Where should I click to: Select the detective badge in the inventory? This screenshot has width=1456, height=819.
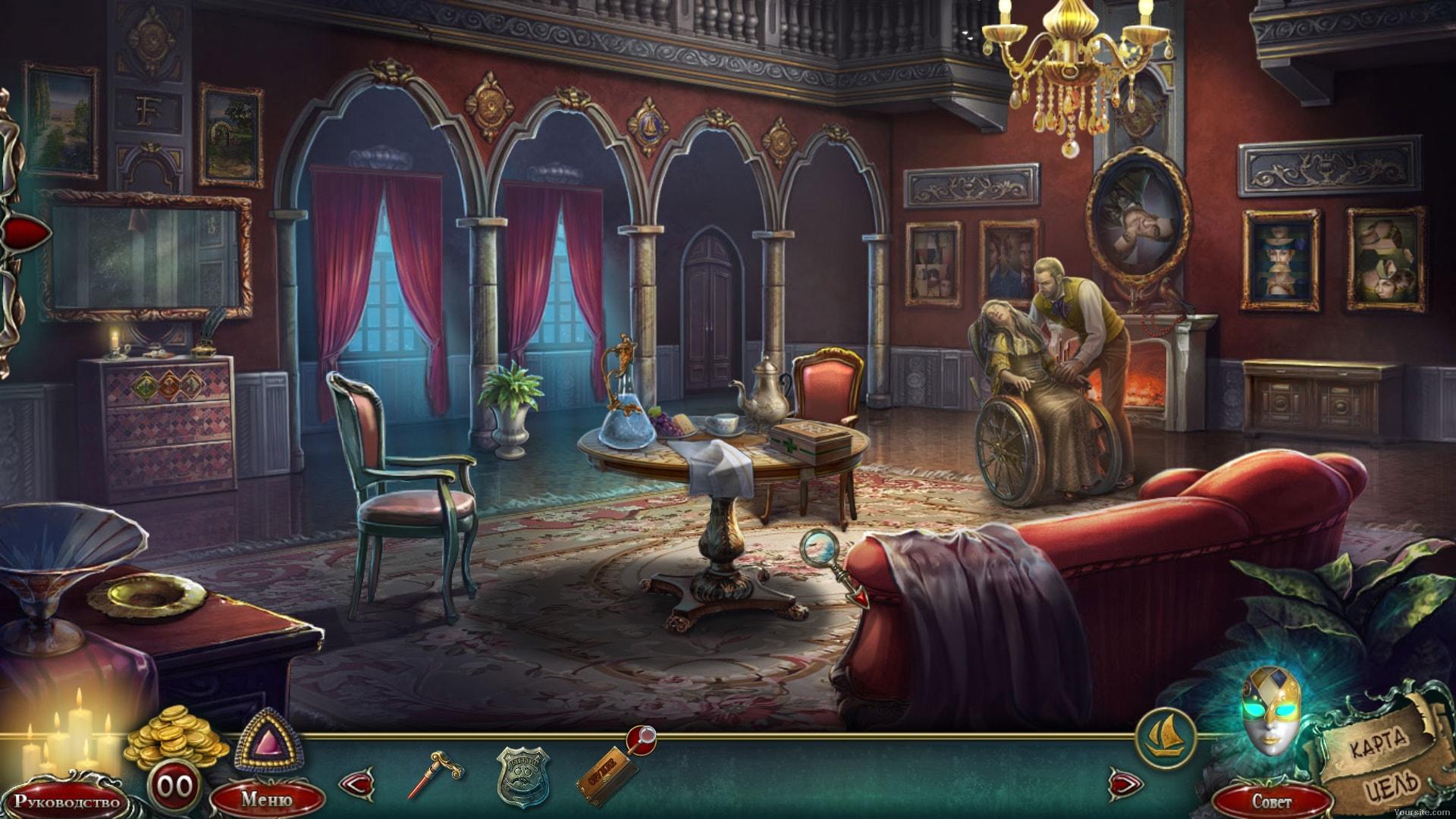click(x=522, y=776)
